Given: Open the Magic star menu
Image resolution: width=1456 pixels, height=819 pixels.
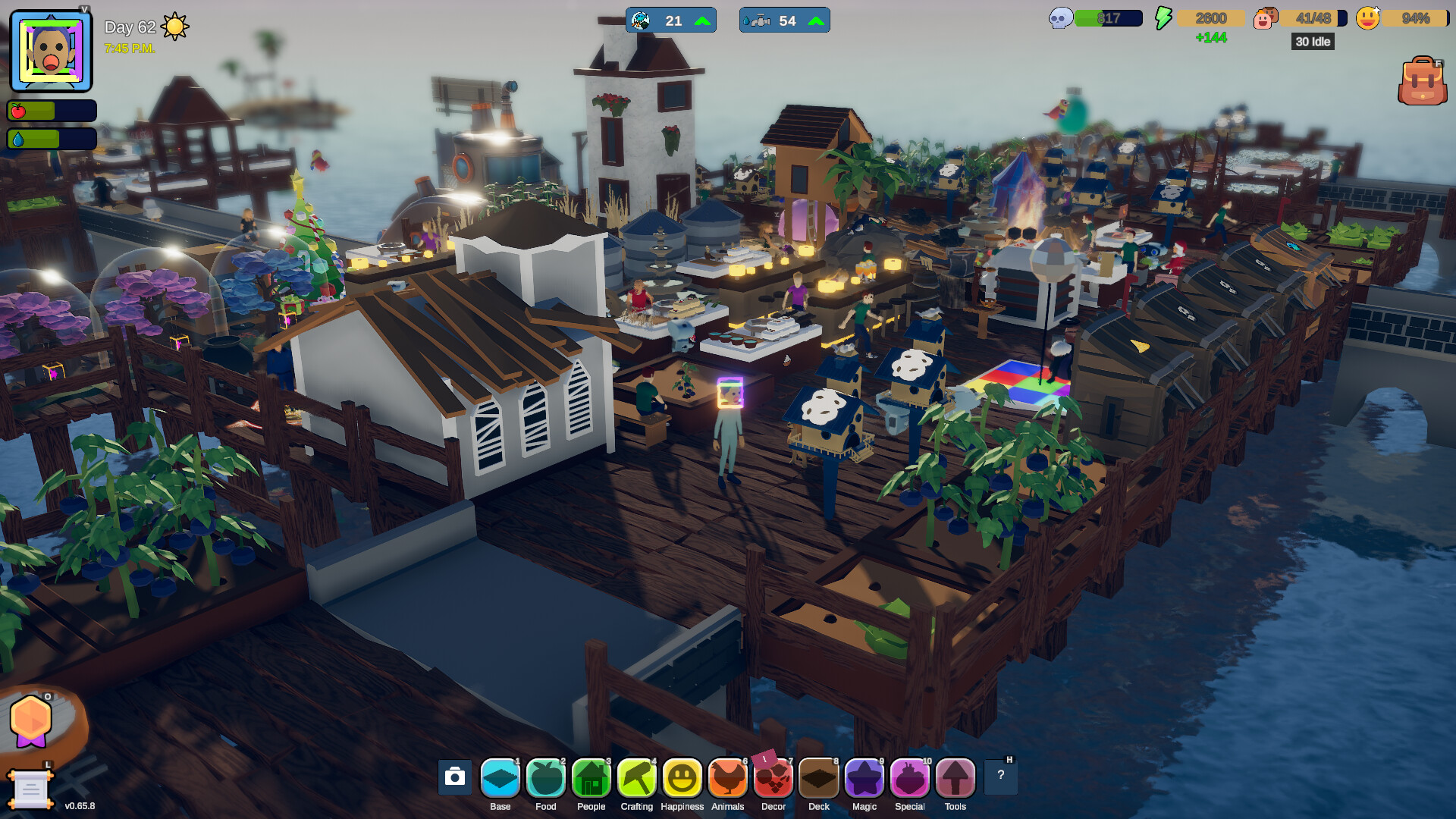Looking at the screenshot, I should click(x=864, y=777).
